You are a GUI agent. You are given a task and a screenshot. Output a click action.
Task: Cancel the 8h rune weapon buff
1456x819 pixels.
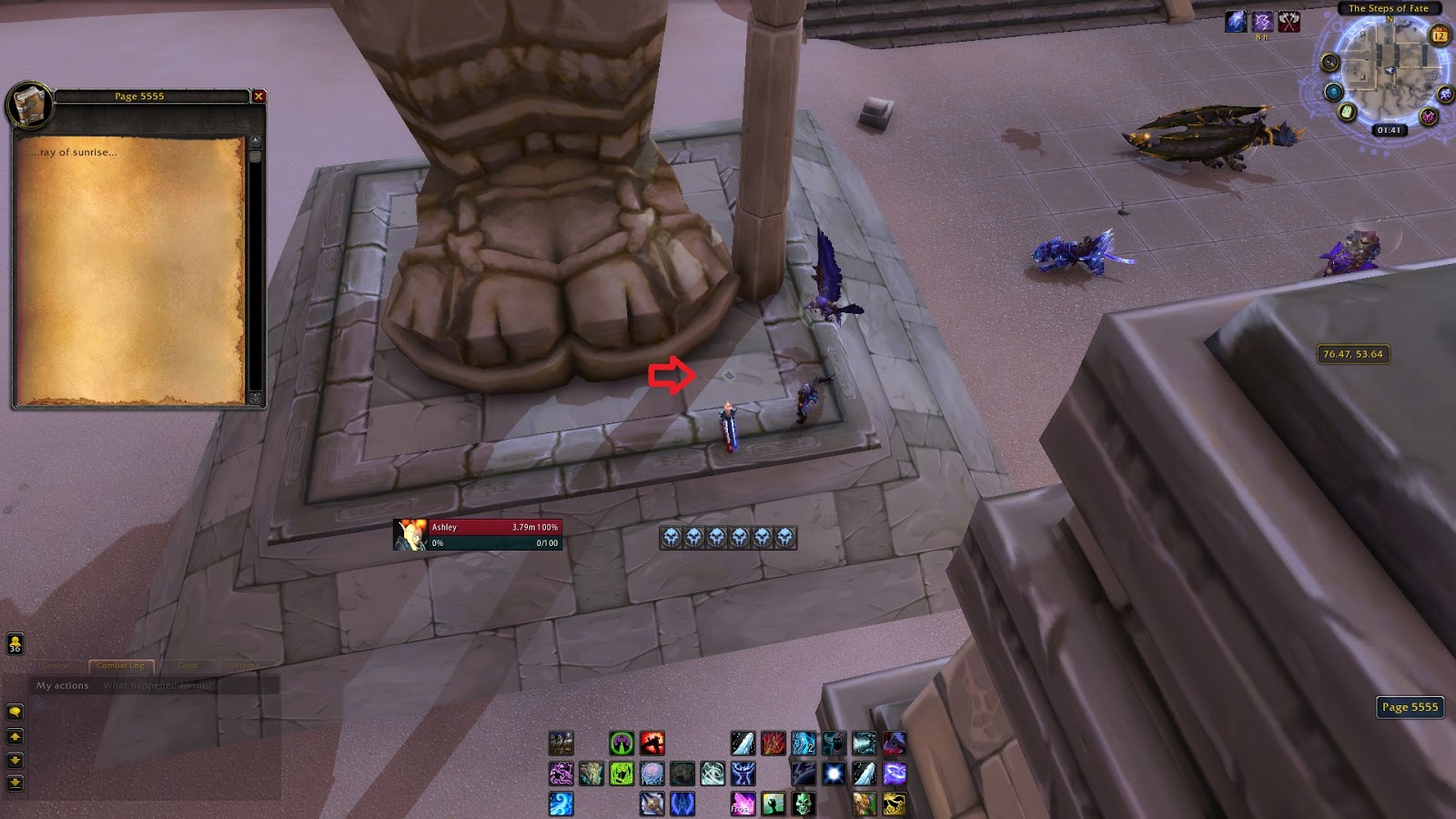pyautogui.click(x=1261, y=22)
